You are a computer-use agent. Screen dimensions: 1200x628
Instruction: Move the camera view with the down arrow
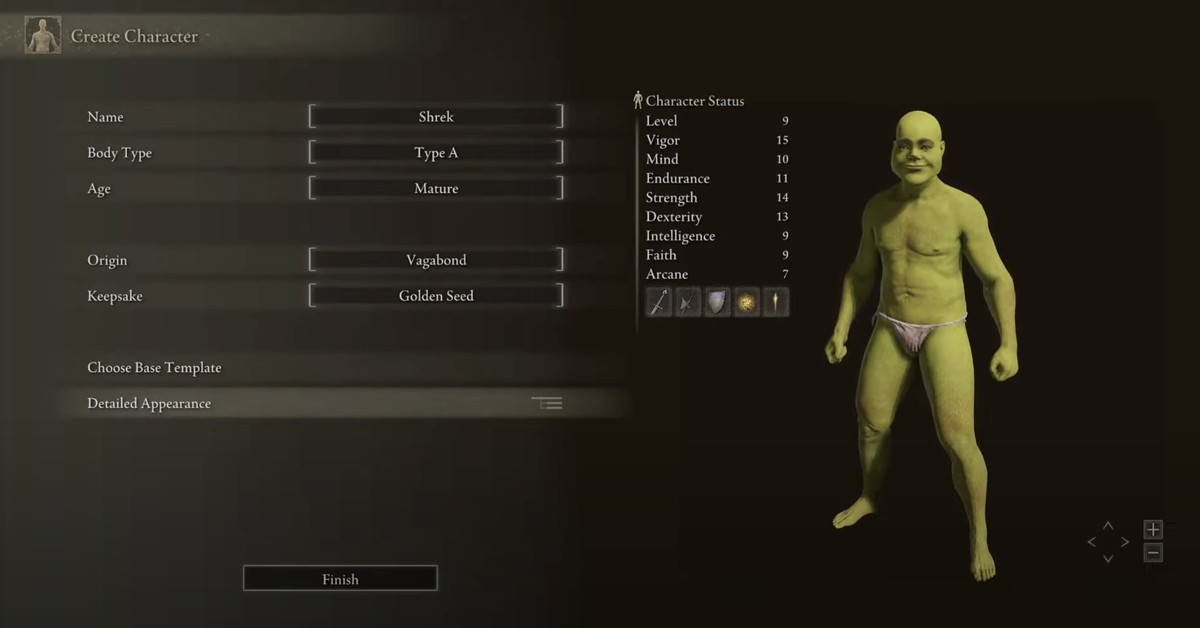[x=1108, y=559]
